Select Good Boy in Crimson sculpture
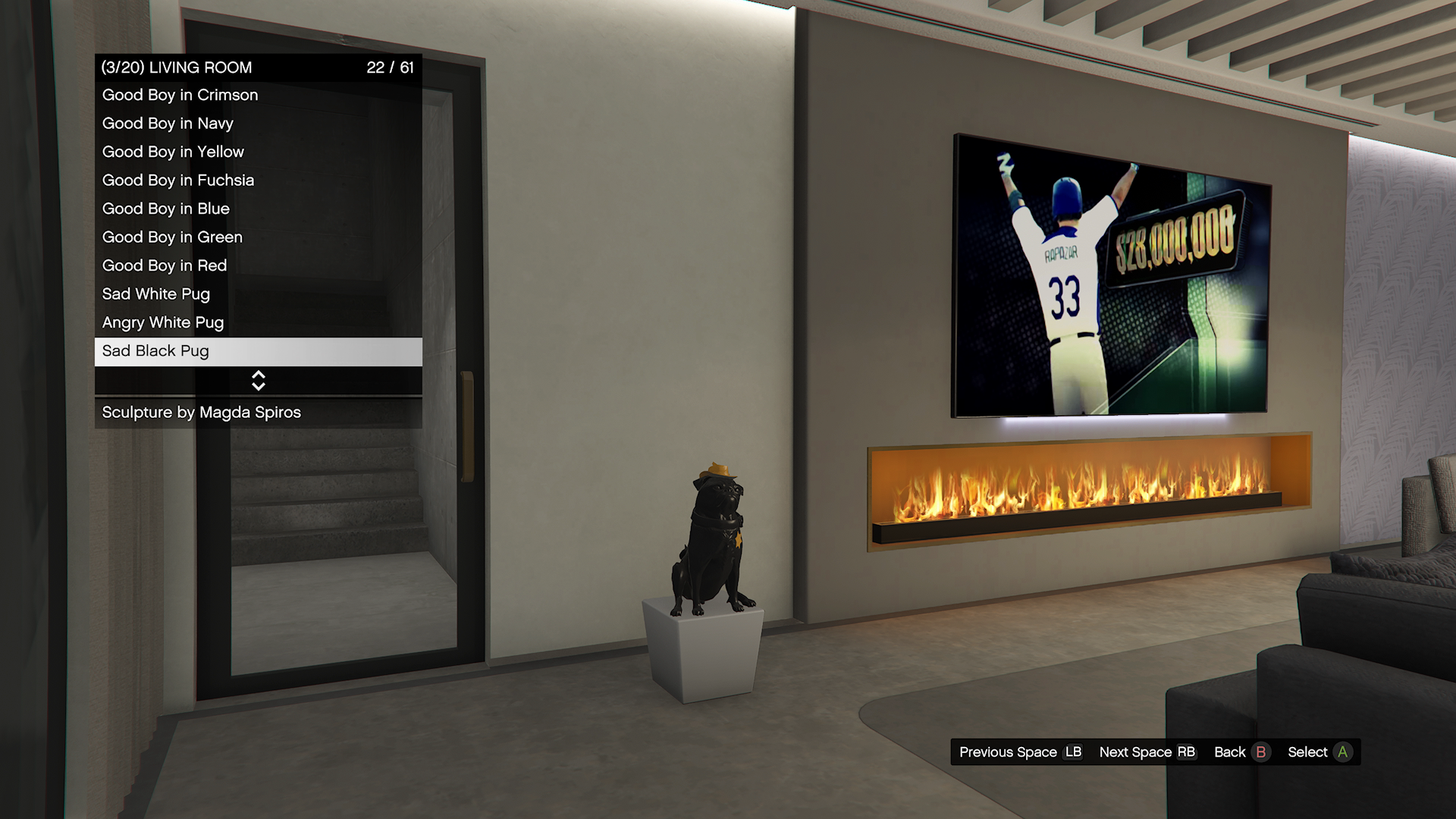Viewport: 1456px width, 819px height. tap(180, 96)
